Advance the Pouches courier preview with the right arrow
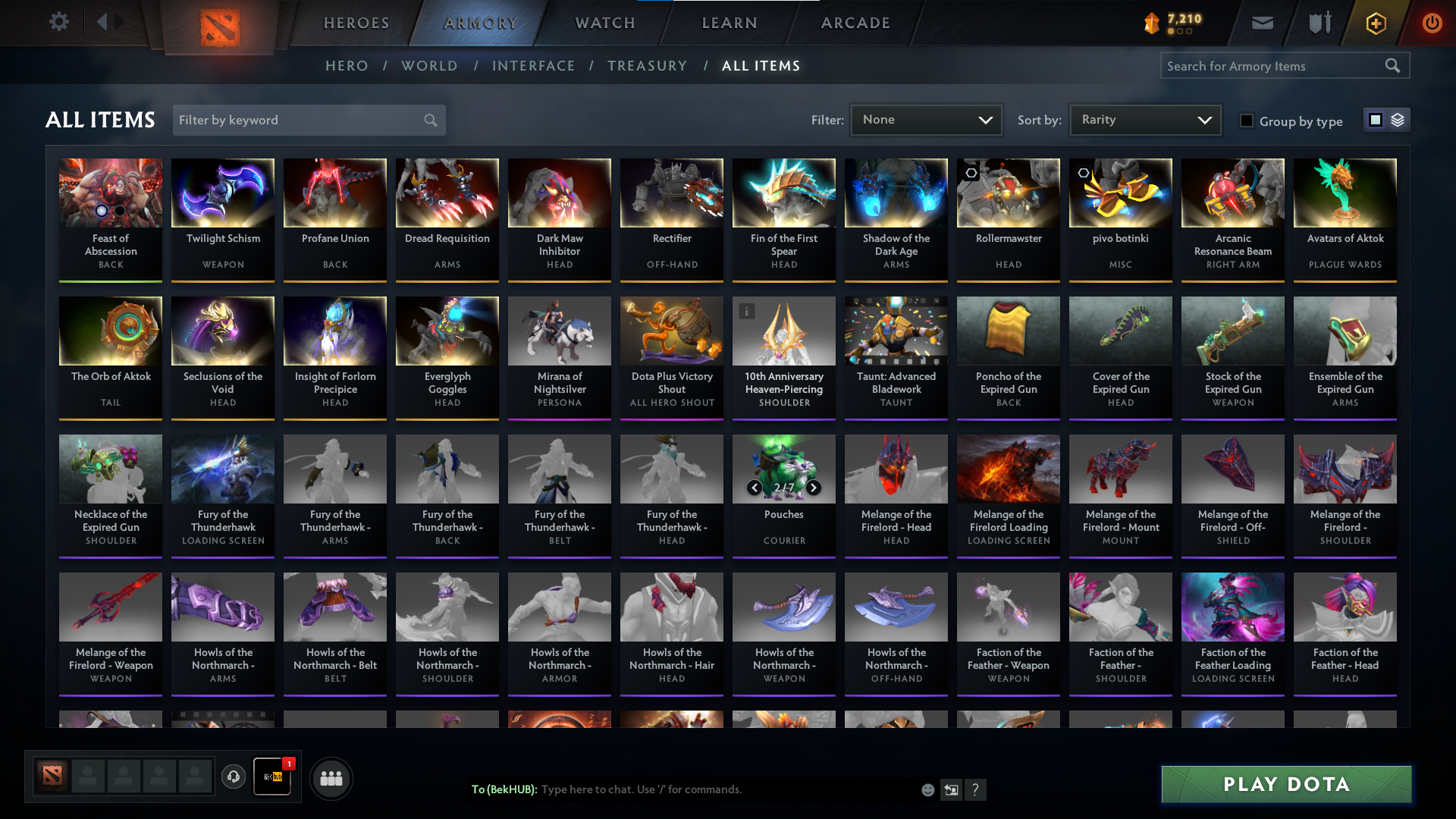The width and height of the screenshot is (1456, 819). 812,488
